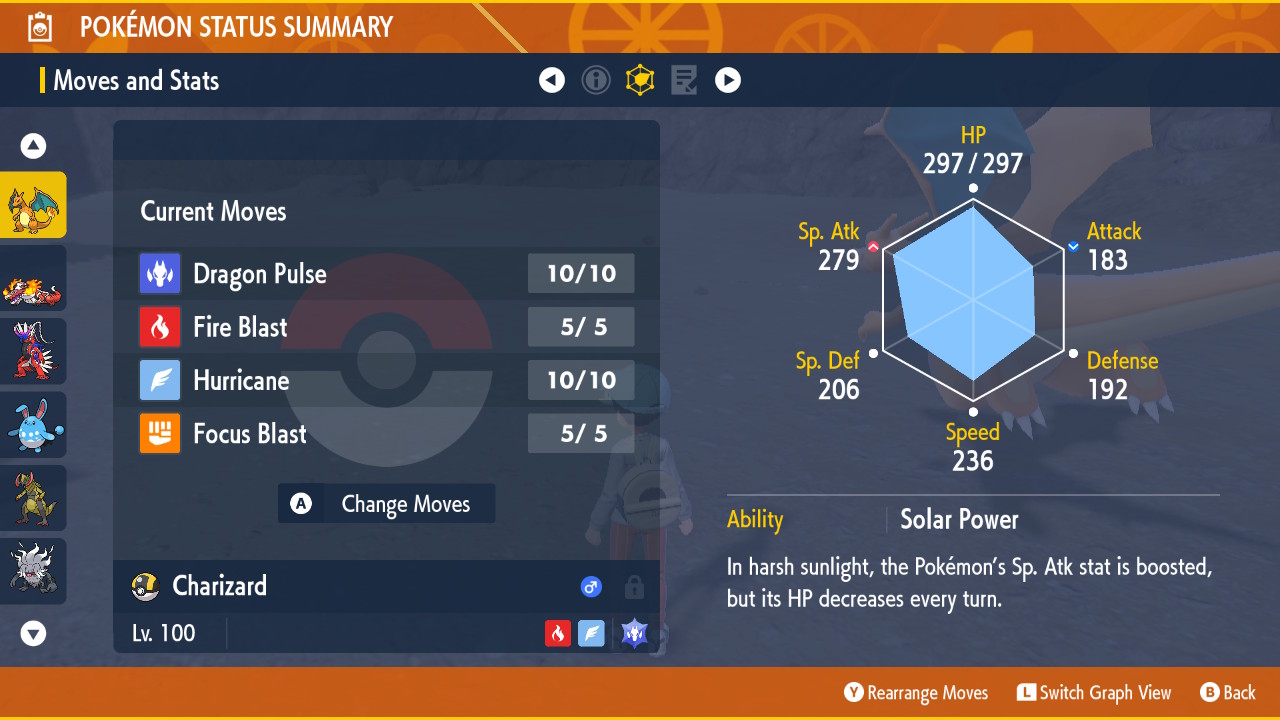Click the Dragon Pulse move type icon
Image resolution: width=1280 pixels, height=720 pixels.
pyautogui.click(x=160, y=273)
